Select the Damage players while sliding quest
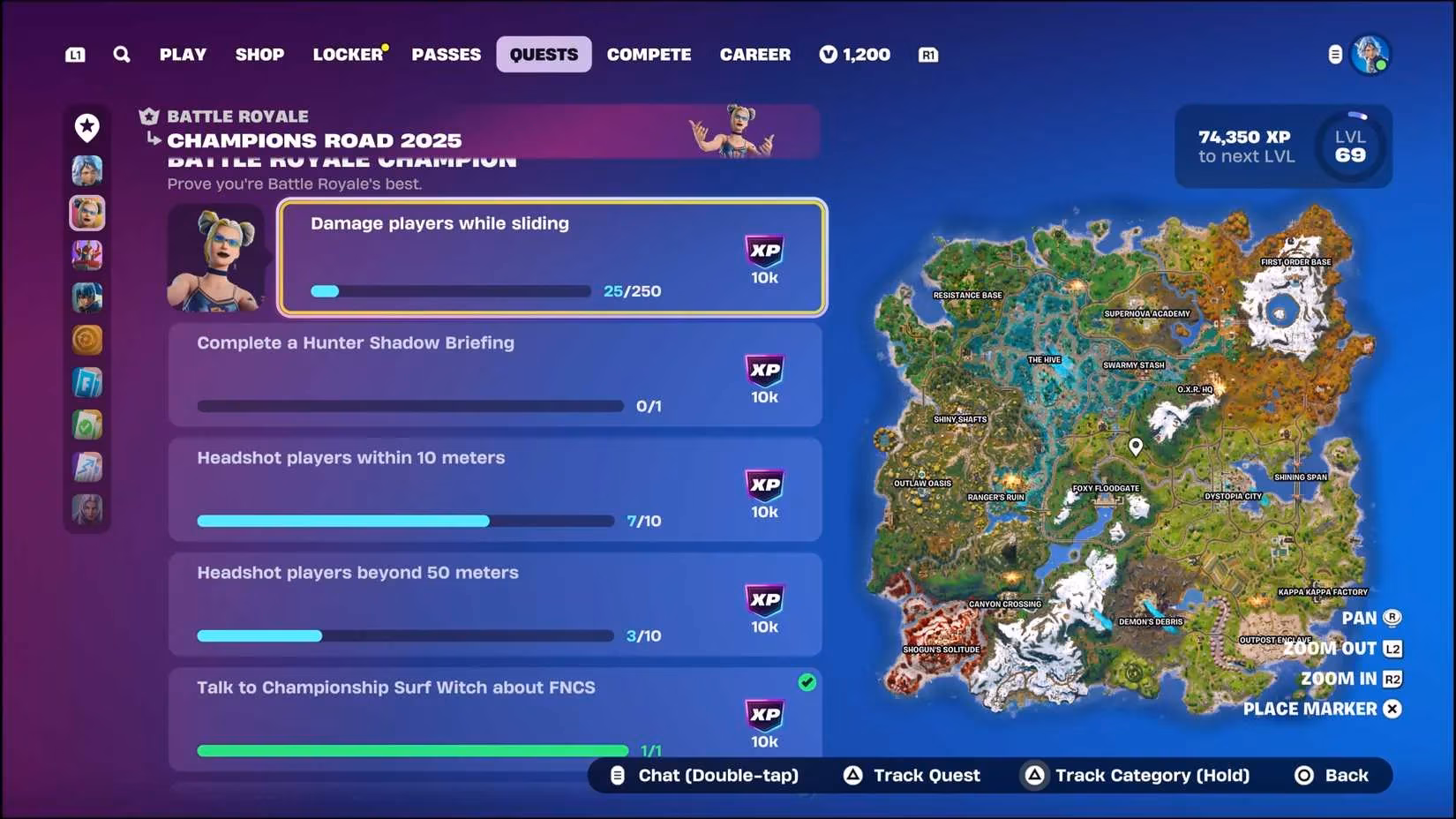The height and width of the screenshot is (819, 1456). pyautogui.click(x=552, y=257)
